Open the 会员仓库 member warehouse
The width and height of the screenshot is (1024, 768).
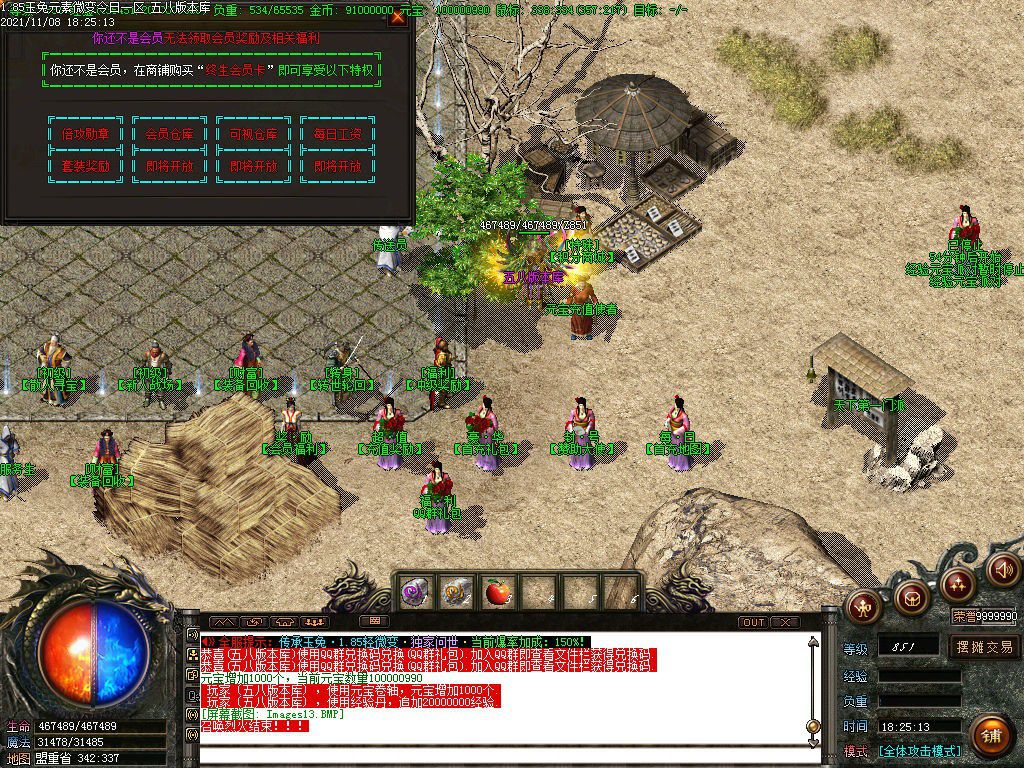click(x=169, y=134)
